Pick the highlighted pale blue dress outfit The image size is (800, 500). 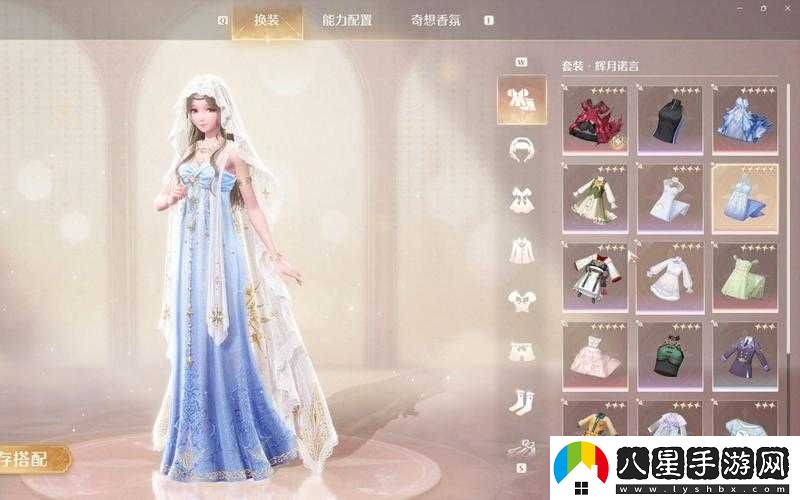(744, 198)
